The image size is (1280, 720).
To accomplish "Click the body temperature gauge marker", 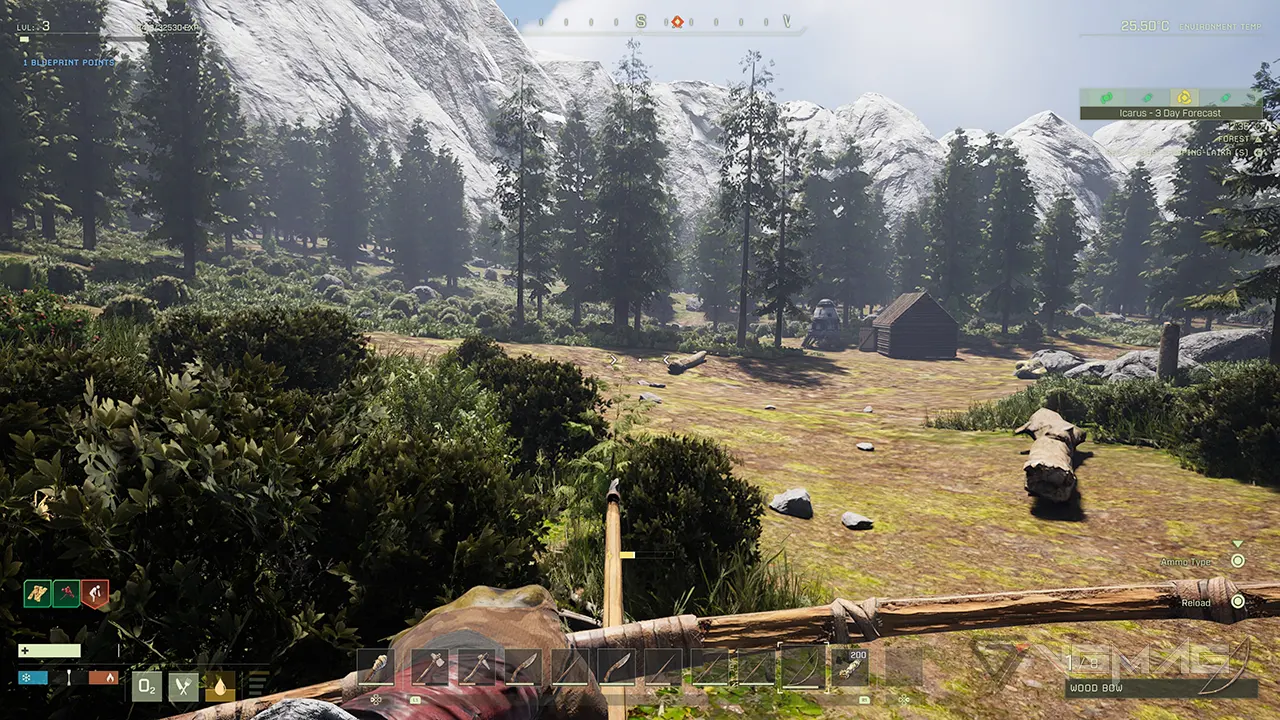I will [x=69, y=677].
